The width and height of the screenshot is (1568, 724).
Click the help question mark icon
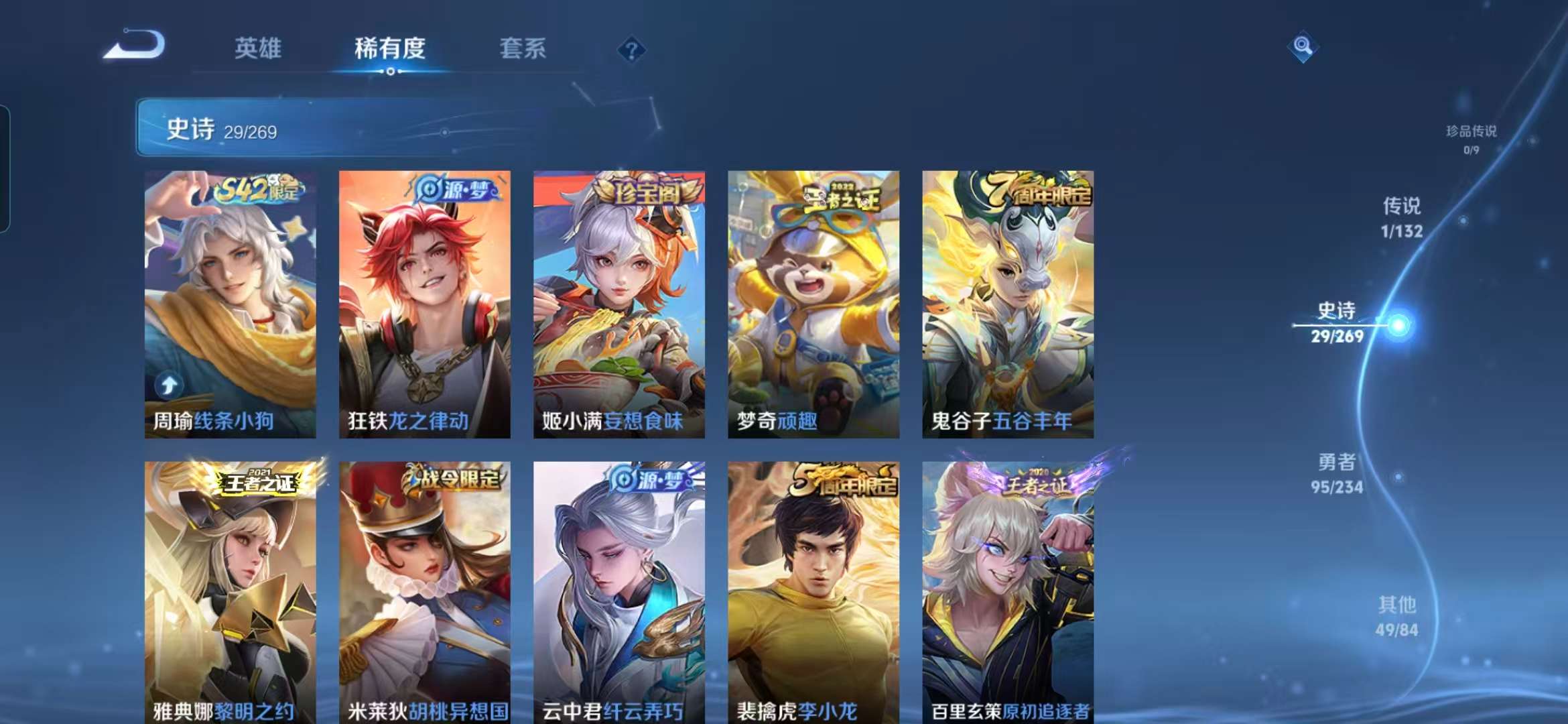[631, 48]
